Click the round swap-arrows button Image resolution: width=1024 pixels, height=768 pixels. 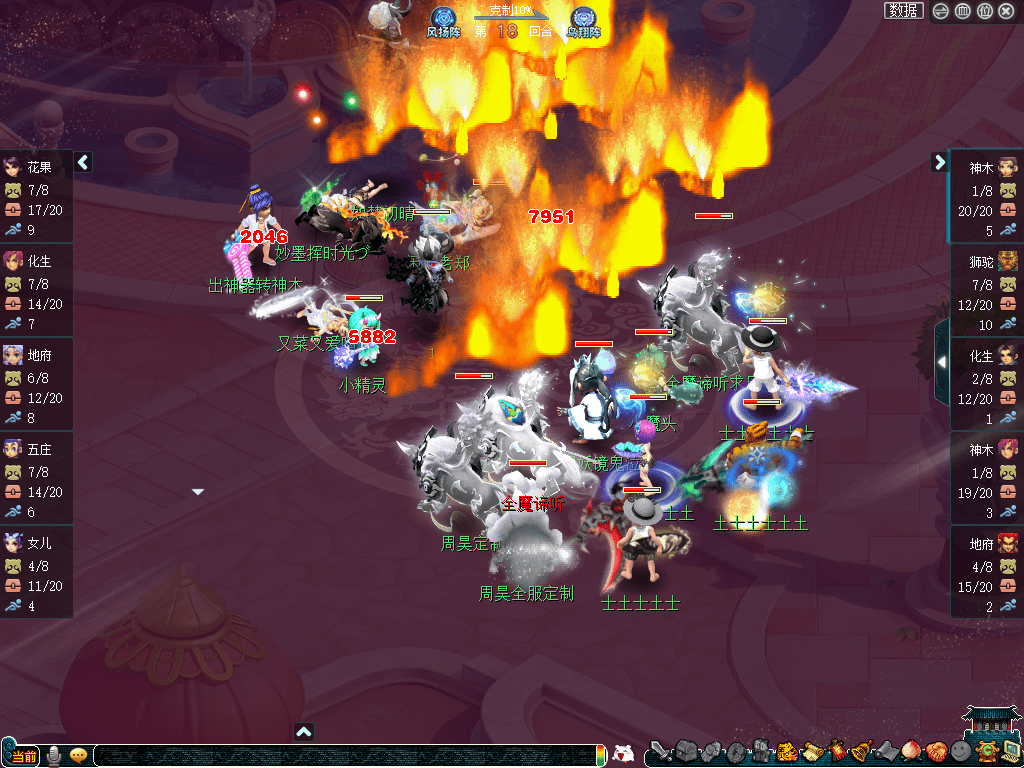(941, 11)
